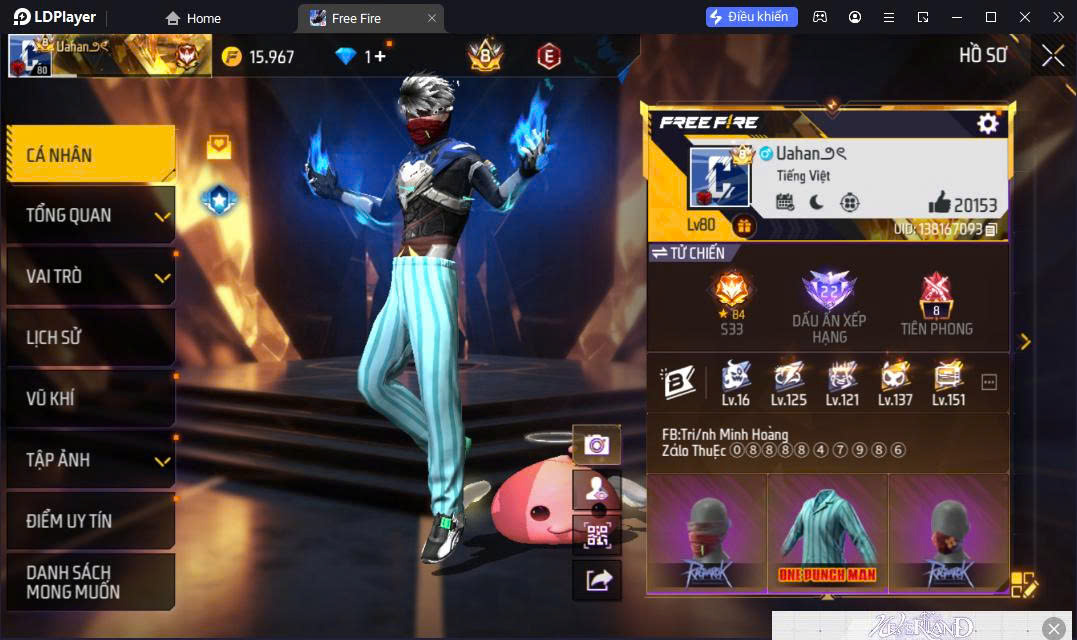Open the Vai Trò section
The image size is (1077, 640).
[90, 276]
